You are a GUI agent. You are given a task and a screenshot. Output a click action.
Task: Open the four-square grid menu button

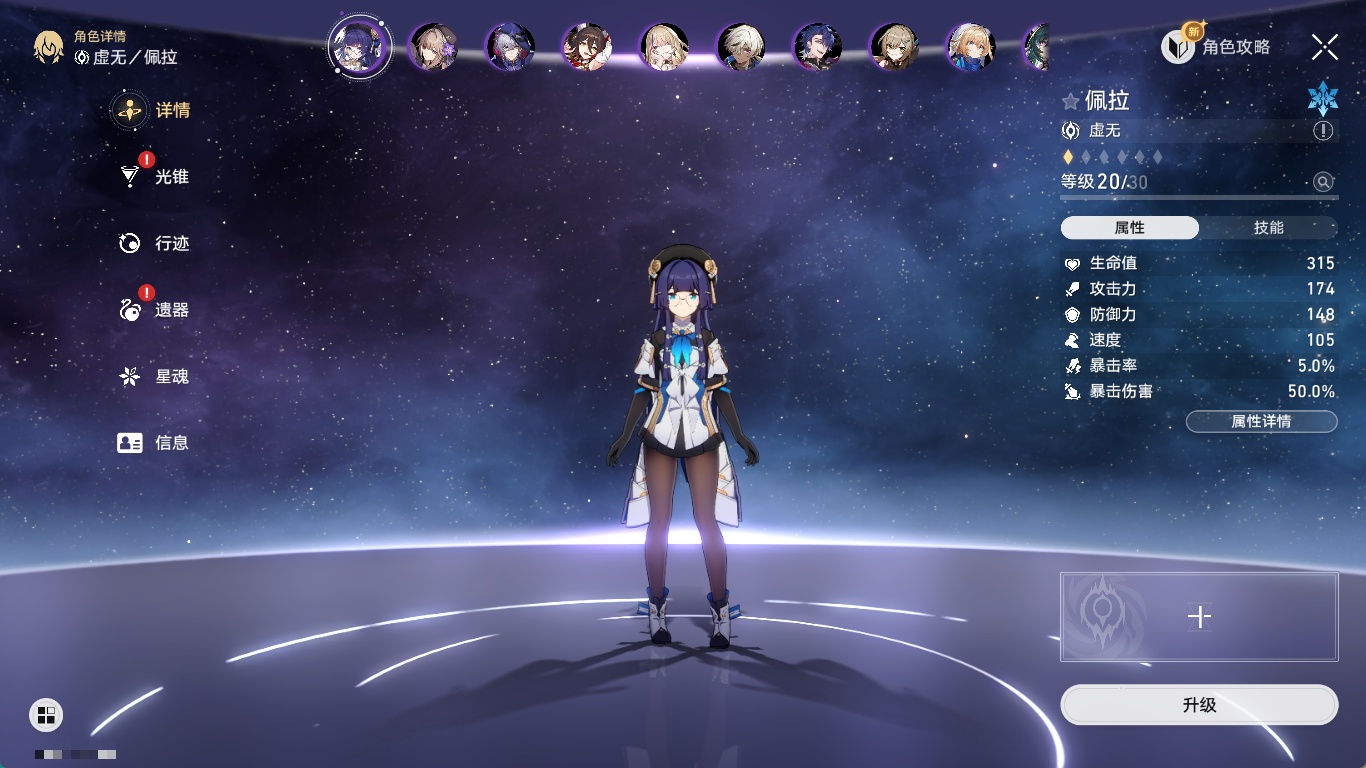[46, 714]
